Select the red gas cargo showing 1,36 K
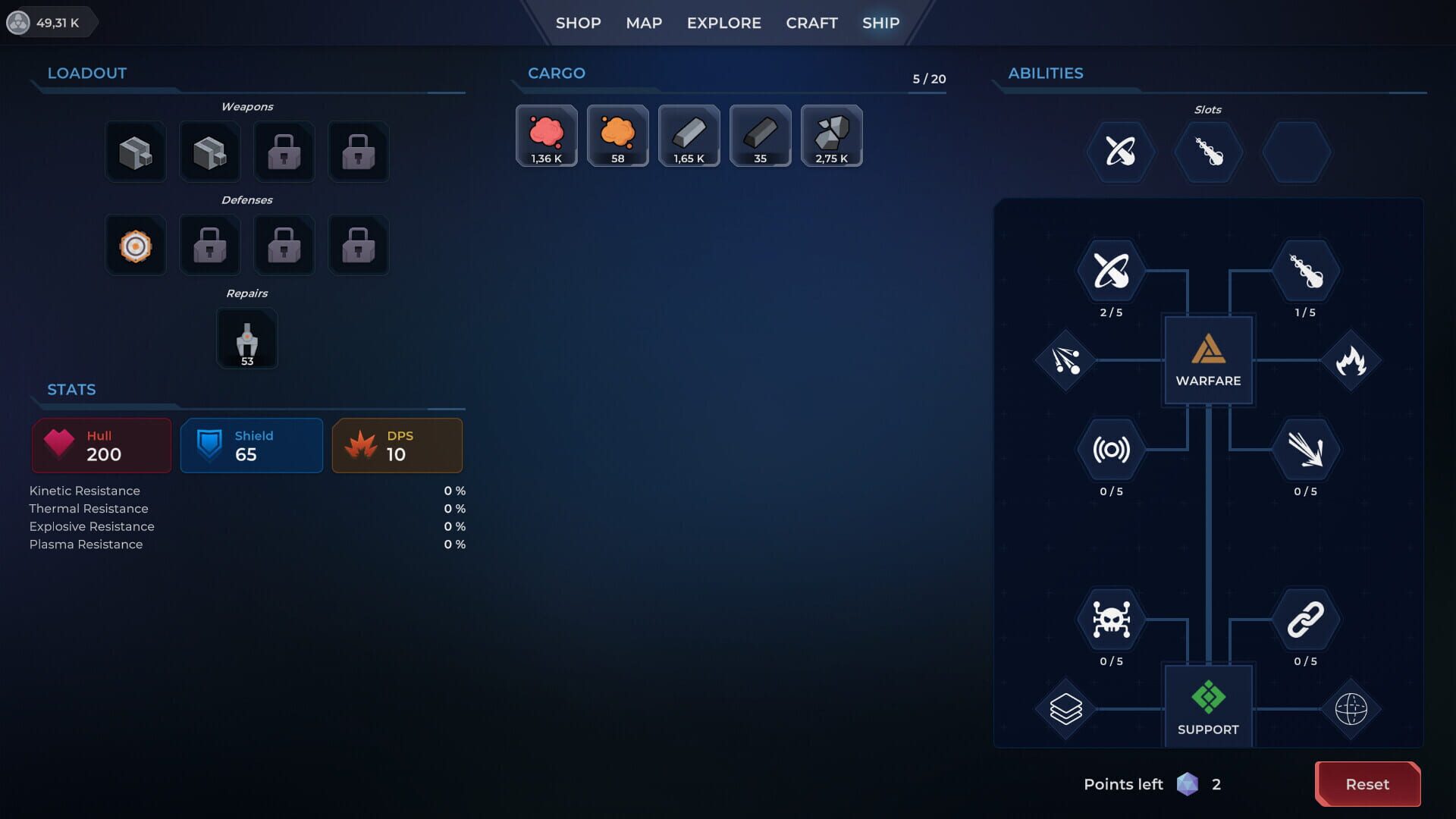 [546, 135]
